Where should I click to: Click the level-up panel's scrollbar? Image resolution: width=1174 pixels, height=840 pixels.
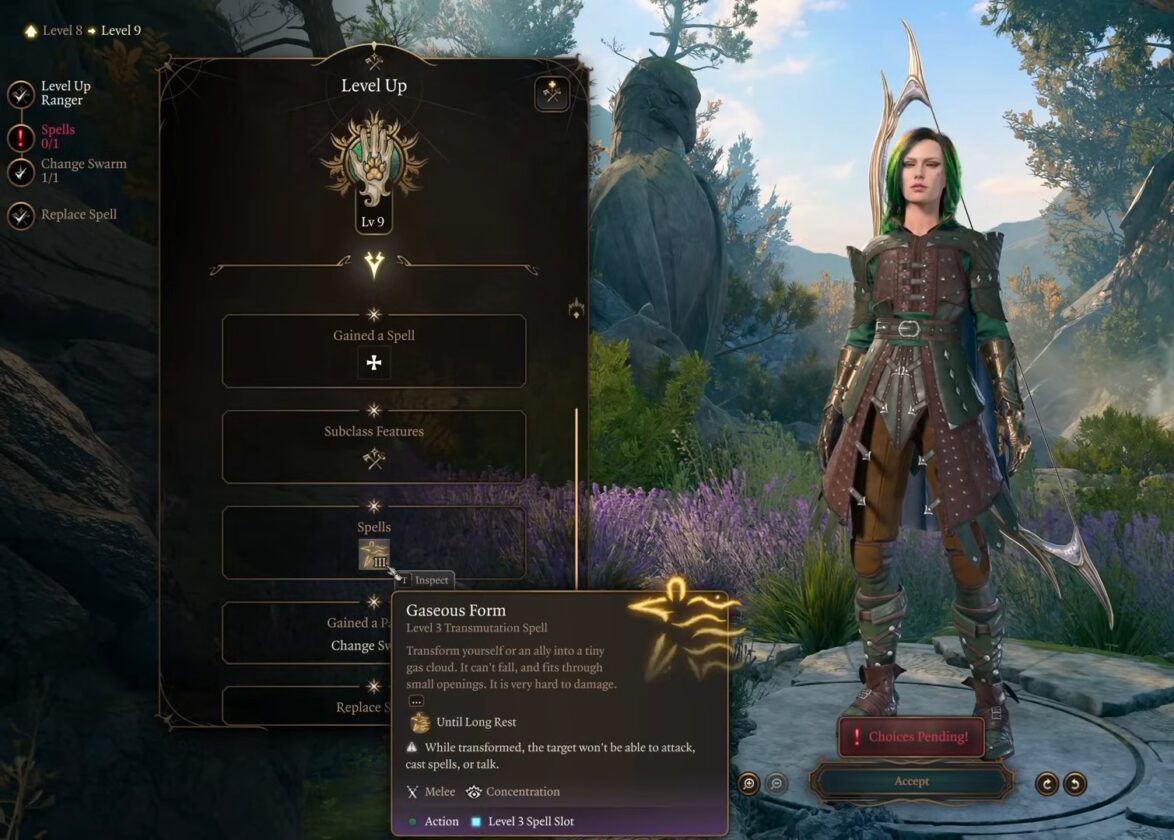pos(576,500)
